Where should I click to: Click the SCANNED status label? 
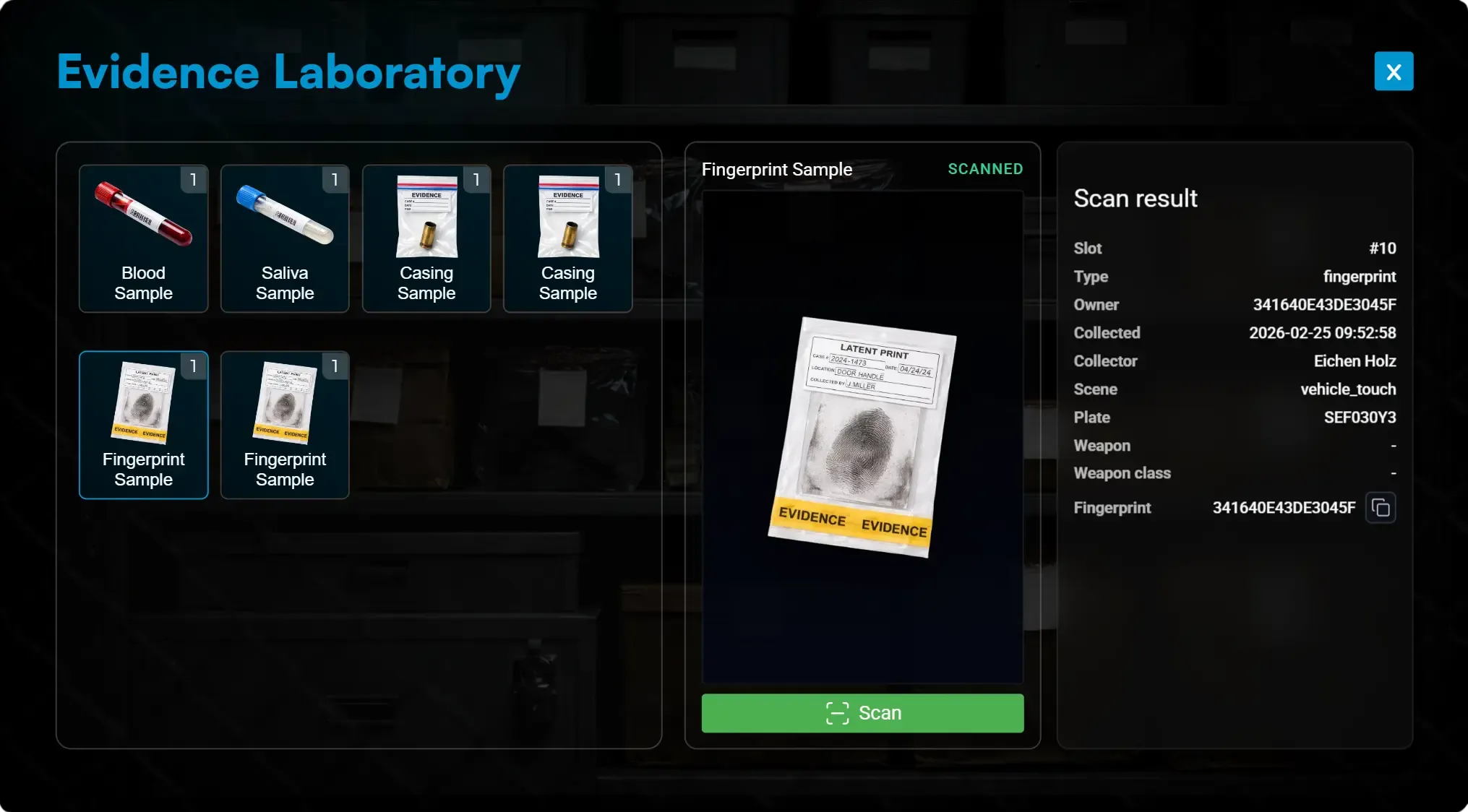tap(985, 168)
